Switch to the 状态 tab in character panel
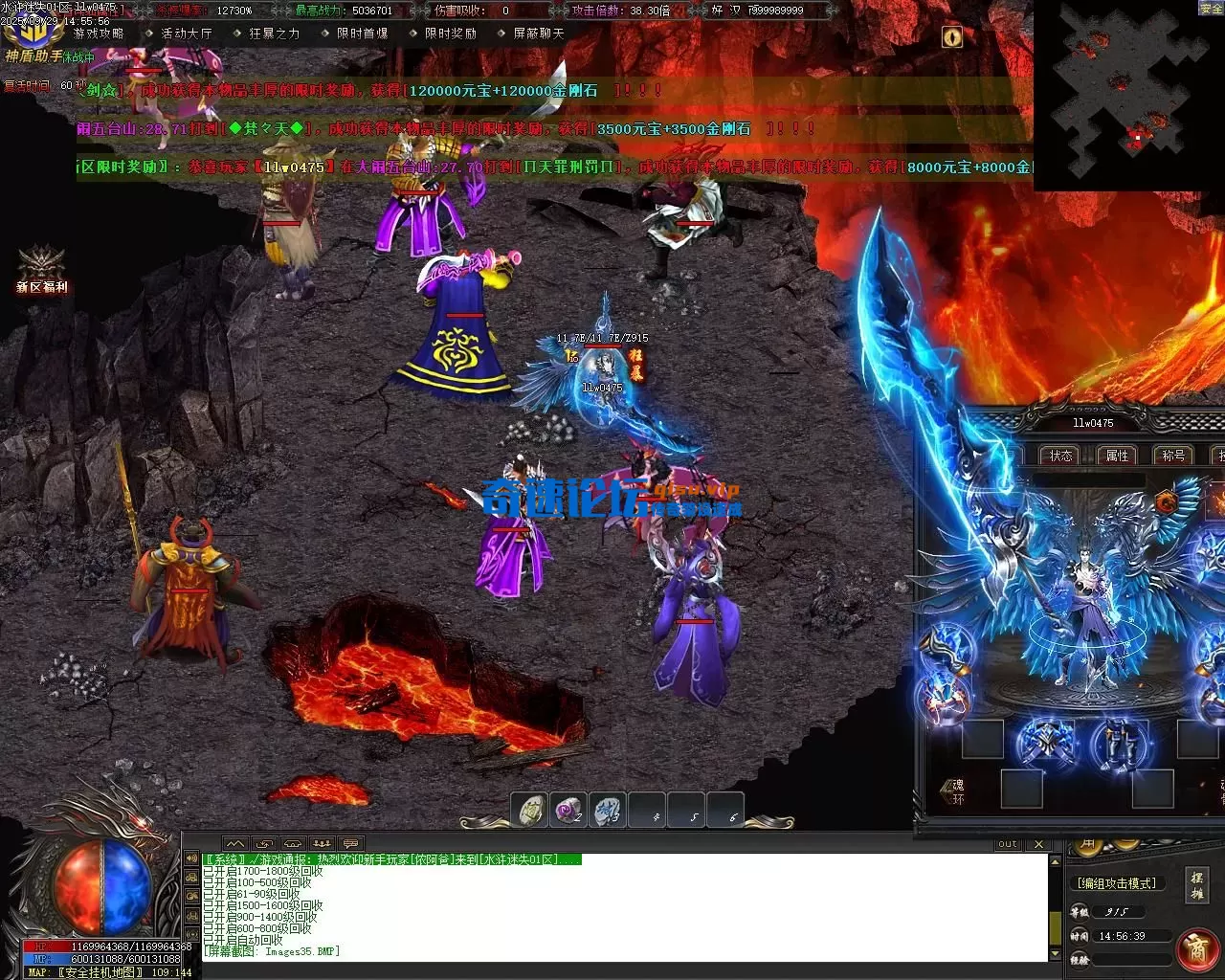1225x980 pixels. tap(1060, 456)
